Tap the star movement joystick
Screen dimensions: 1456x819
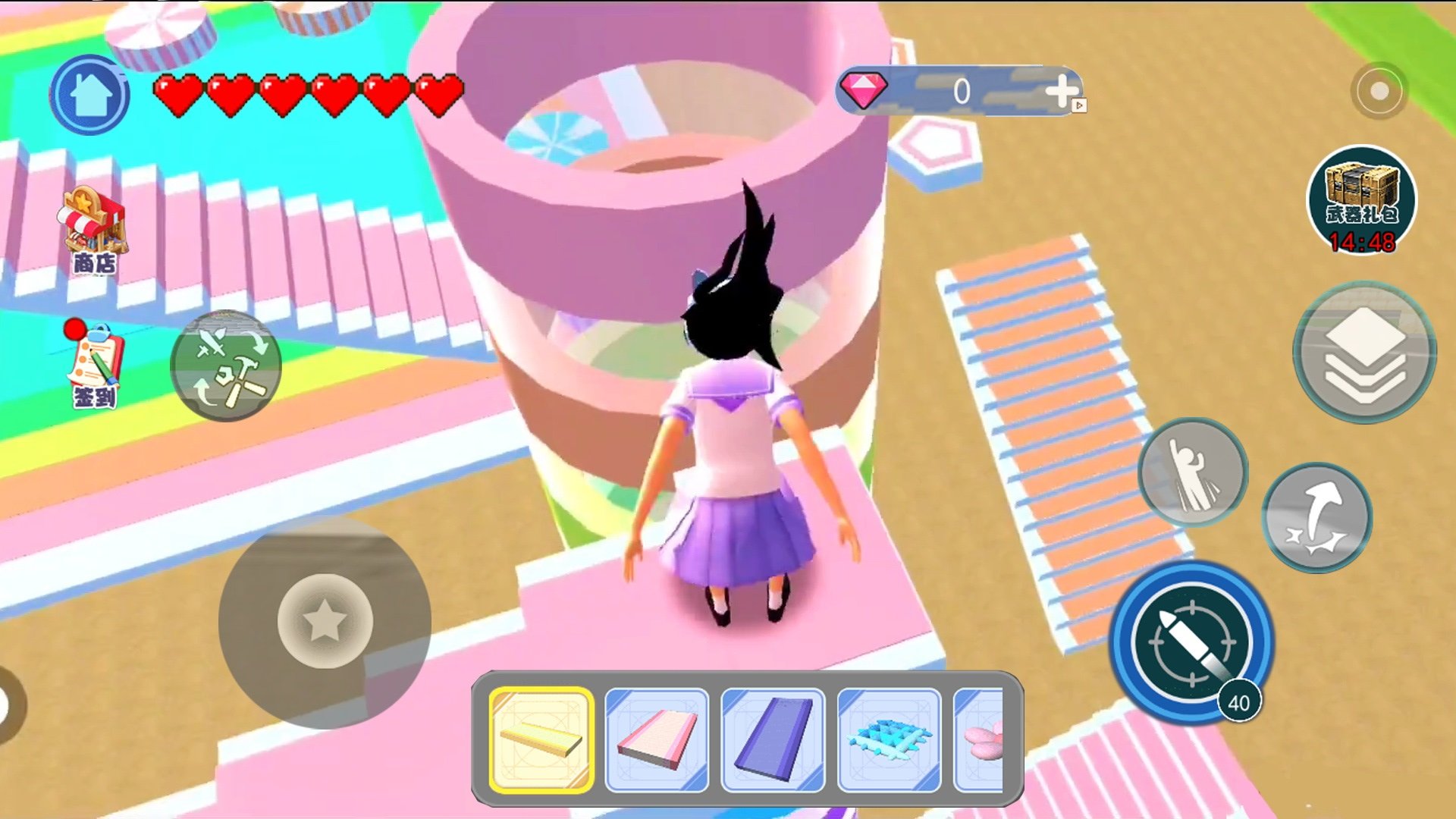coord(325,621)
